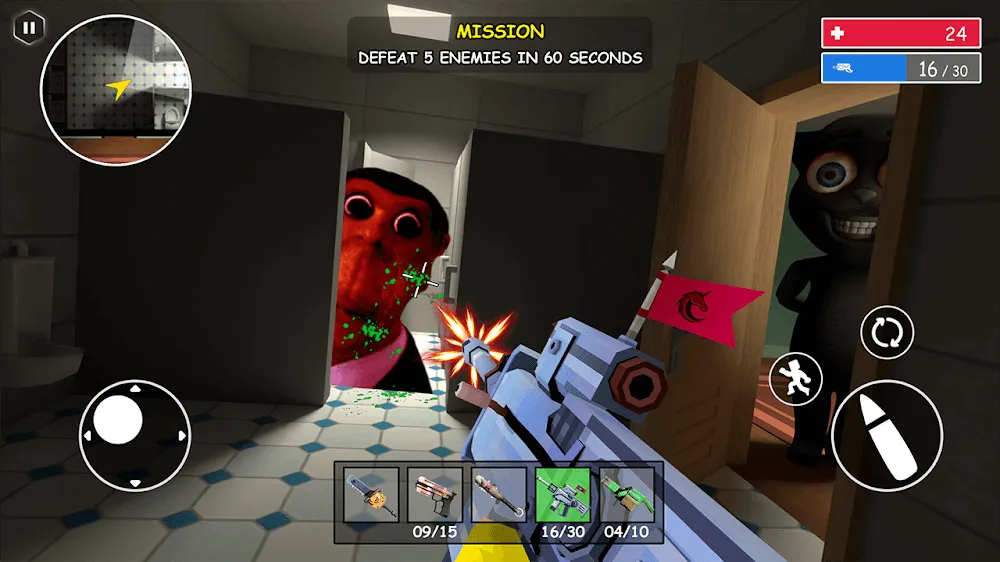Image resolution: width=1000 pixels, height=562 pixels.
Task: Equip the spiked baseball bat
Action: click(x=499, y=494)
